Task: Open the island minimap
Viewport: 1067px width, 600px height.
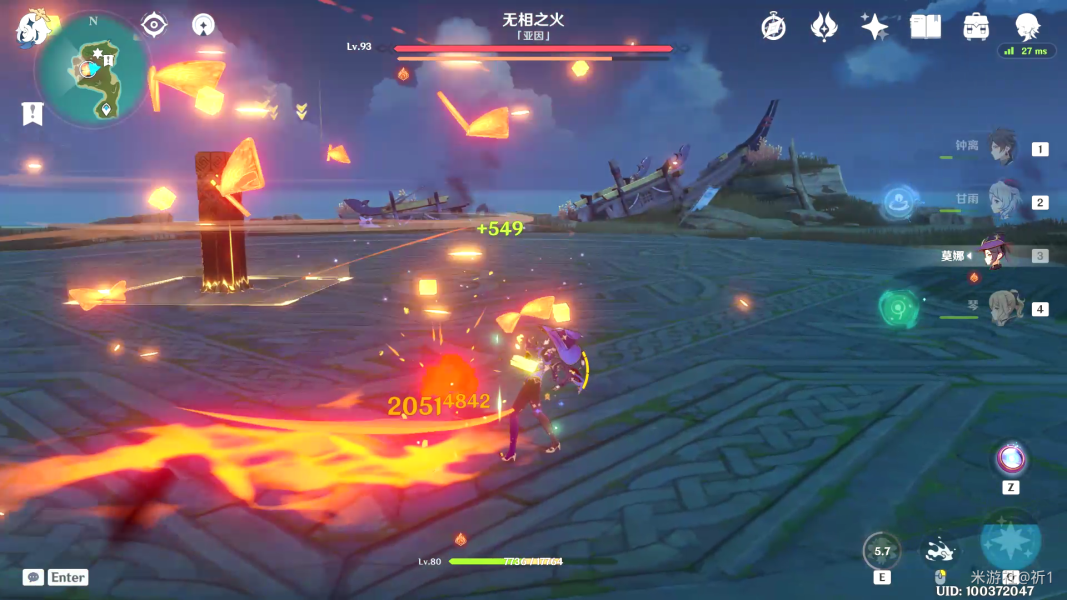Action: (92, 70)
